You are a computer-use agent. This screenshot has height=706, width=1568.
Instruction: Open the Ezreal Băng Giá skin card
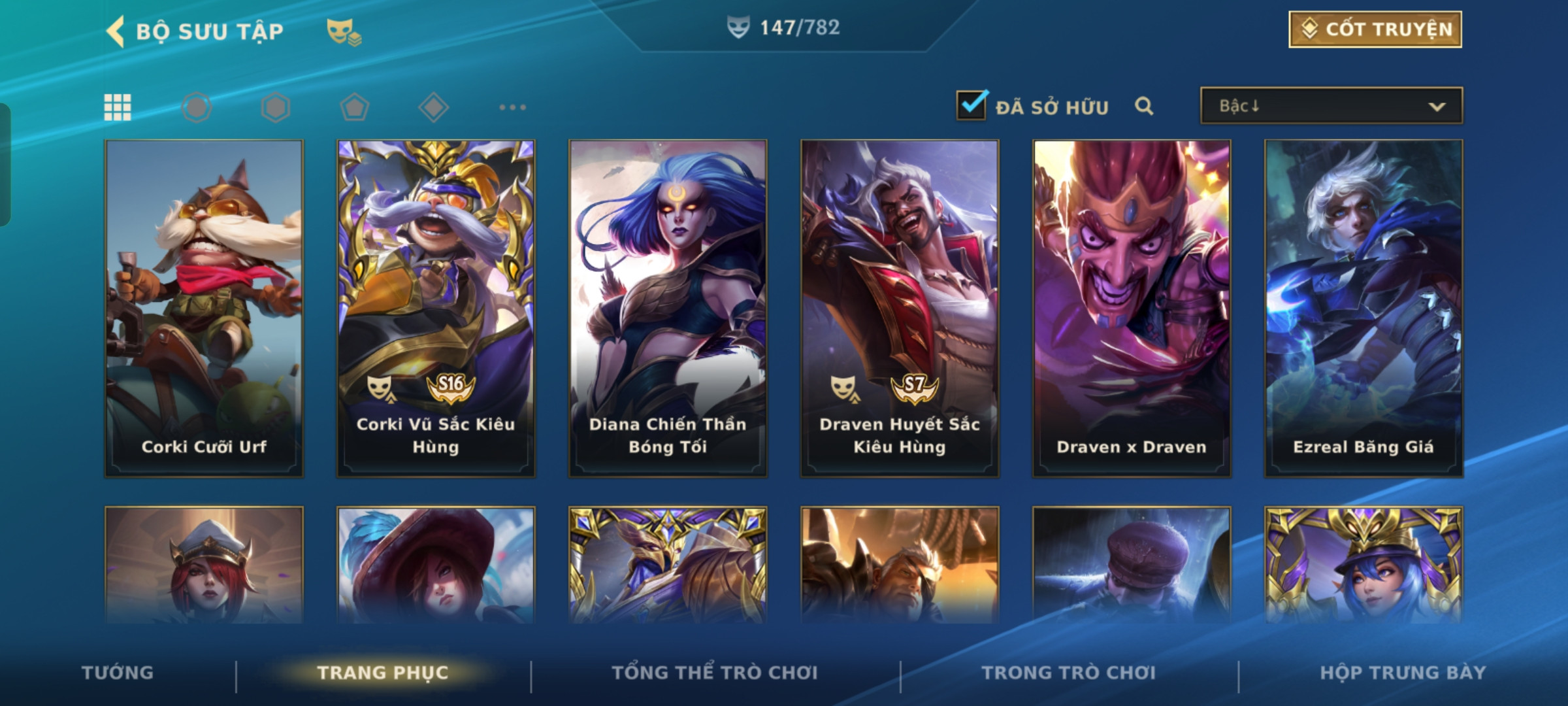(x=1364, y=307)
